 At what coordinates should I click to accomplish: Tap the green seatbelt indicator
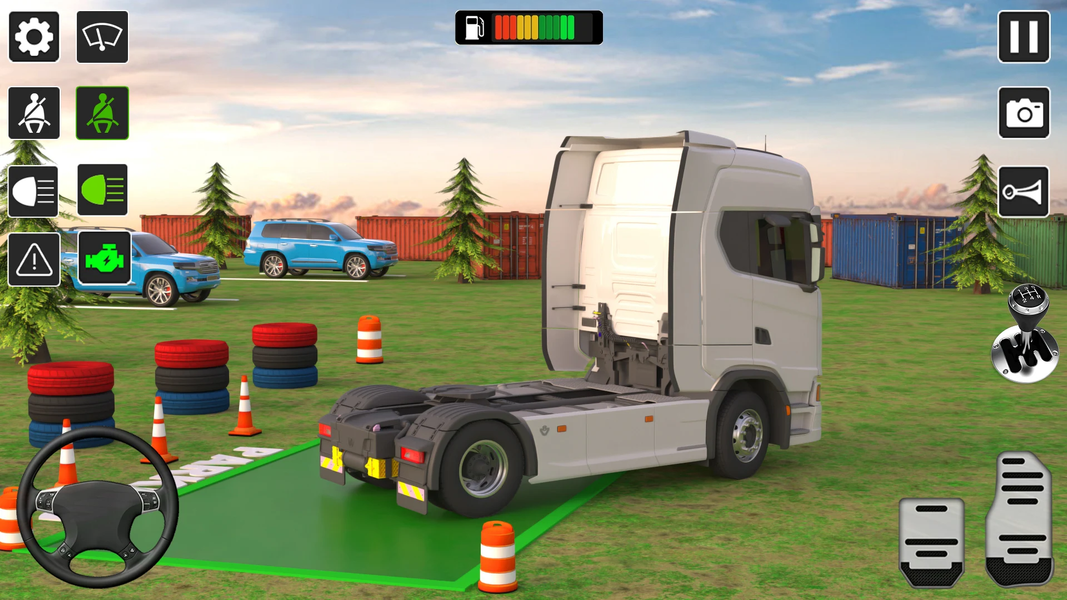(102, 113)
